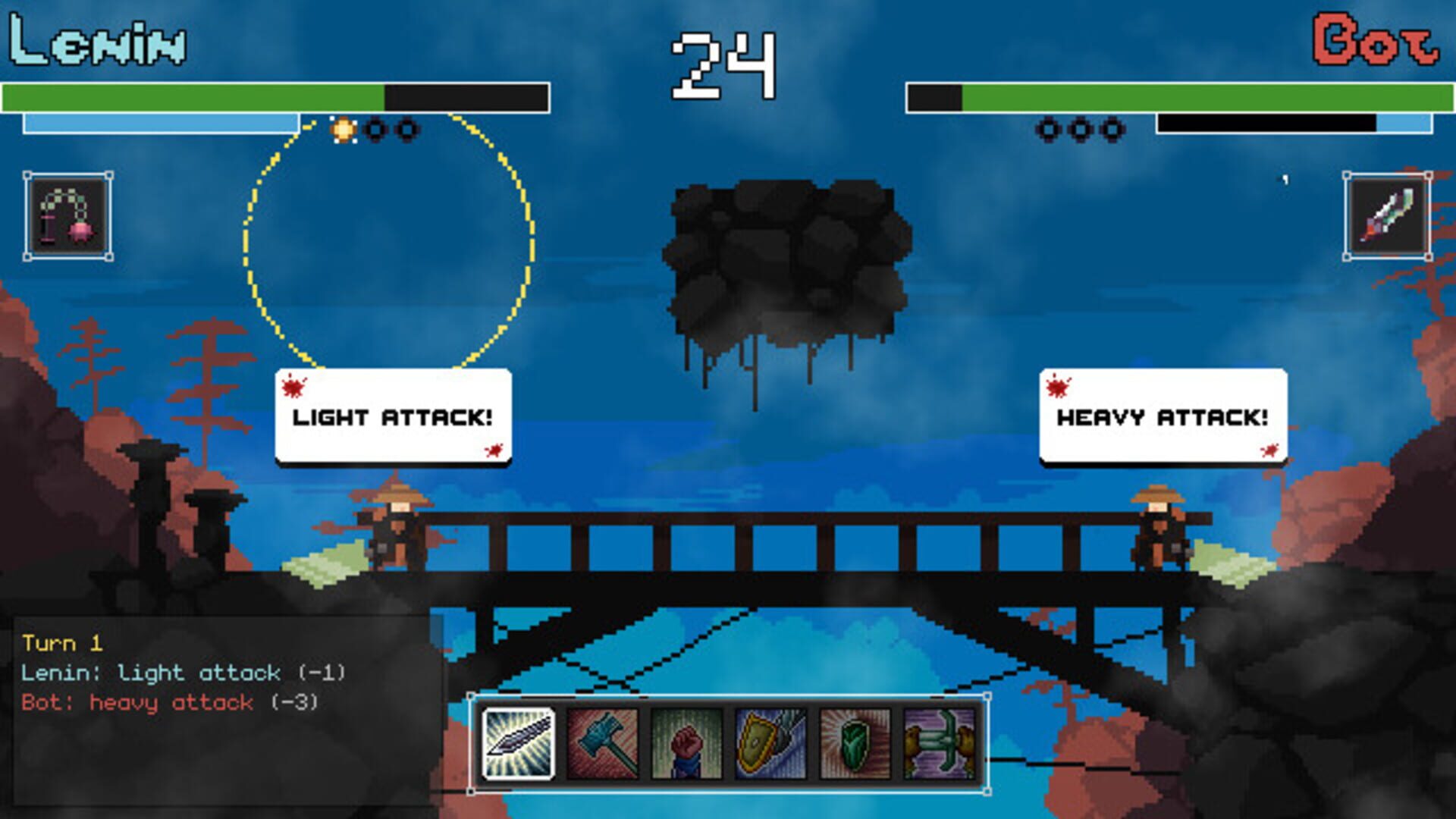The height and width of the screenshot is (819, 1456).
Task: Open Lenin's flail item slot
Action: [x=68, y=216]
